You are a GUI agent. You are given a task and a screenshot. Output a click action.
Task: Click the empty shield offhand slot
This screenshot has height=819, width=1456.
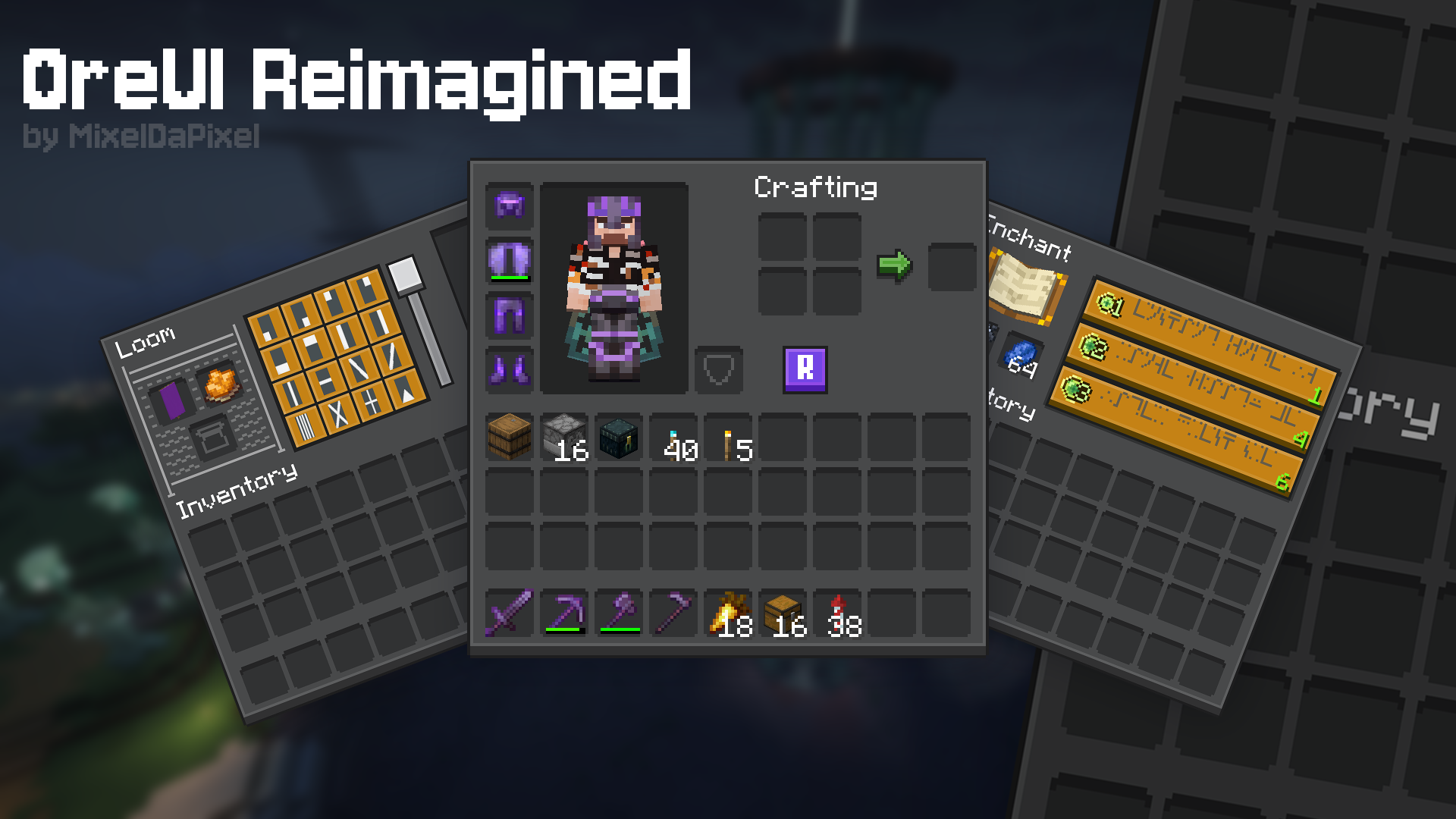pyautogui.click(x=718, y=372)
